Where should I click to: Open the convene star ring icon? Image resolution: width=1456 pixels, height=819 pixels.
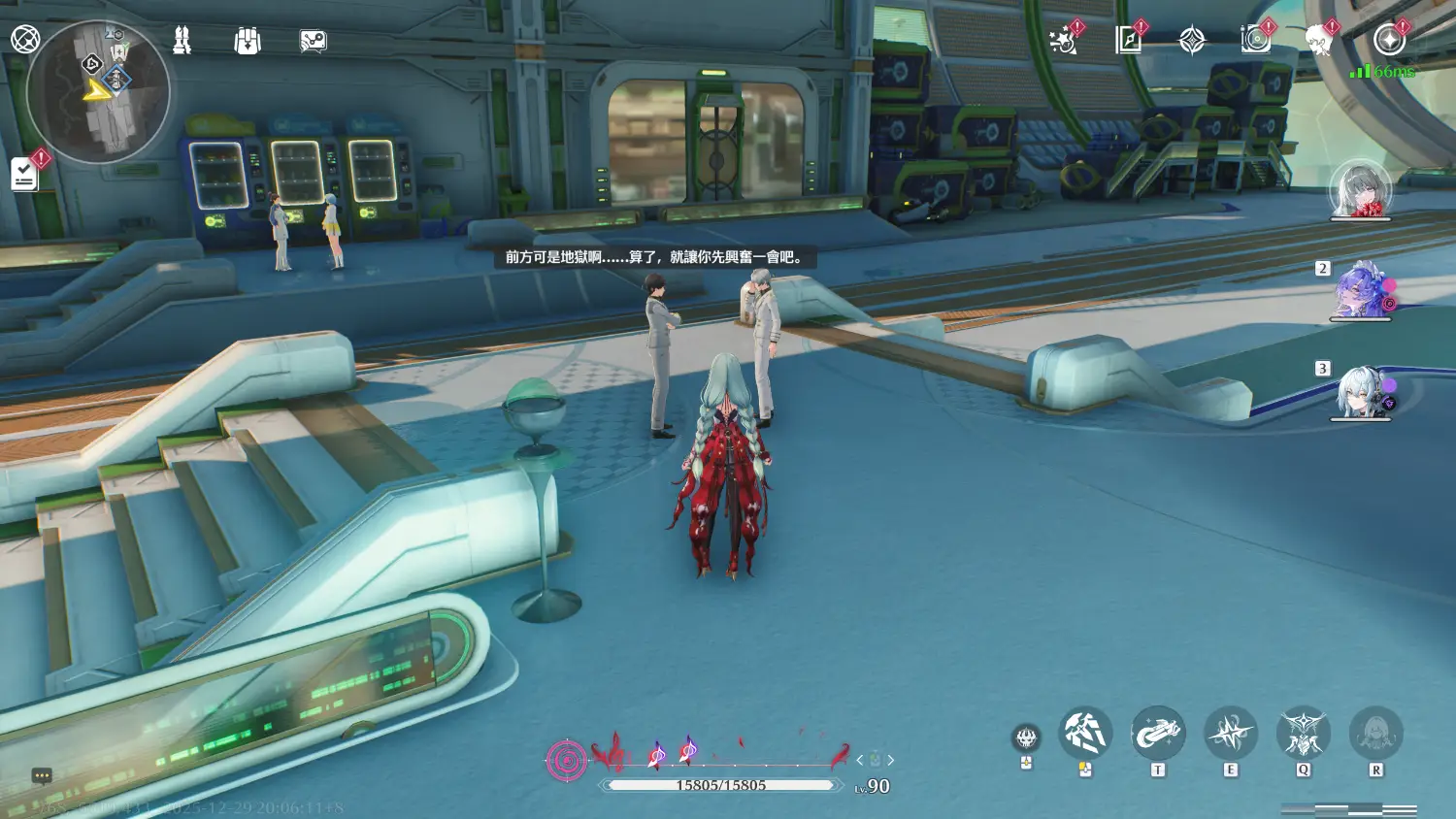tap(1389, 40)
